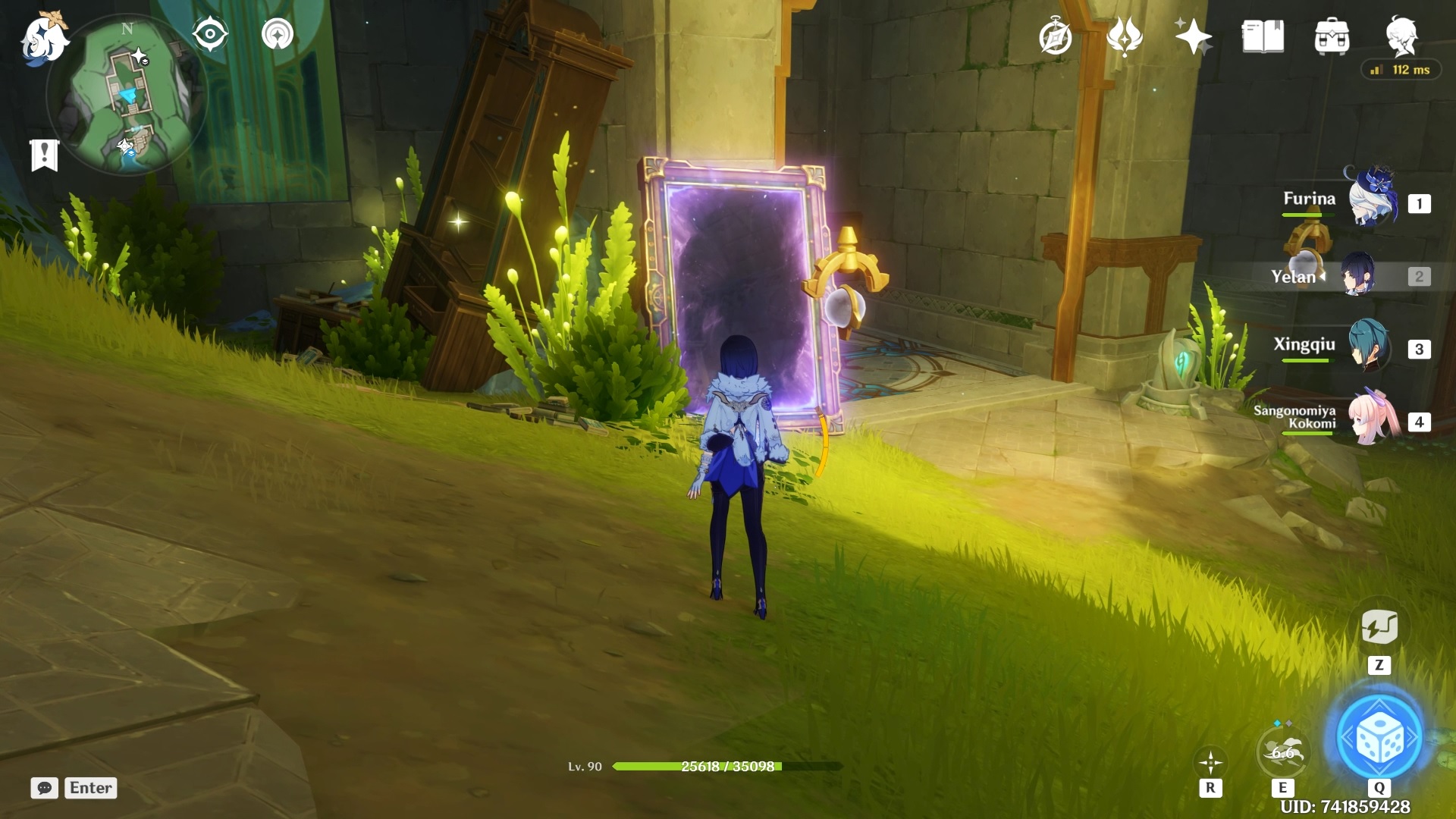Open the character profile screen icon
The width and height of the screenshot is (1456, 819).
point(1401,35)
